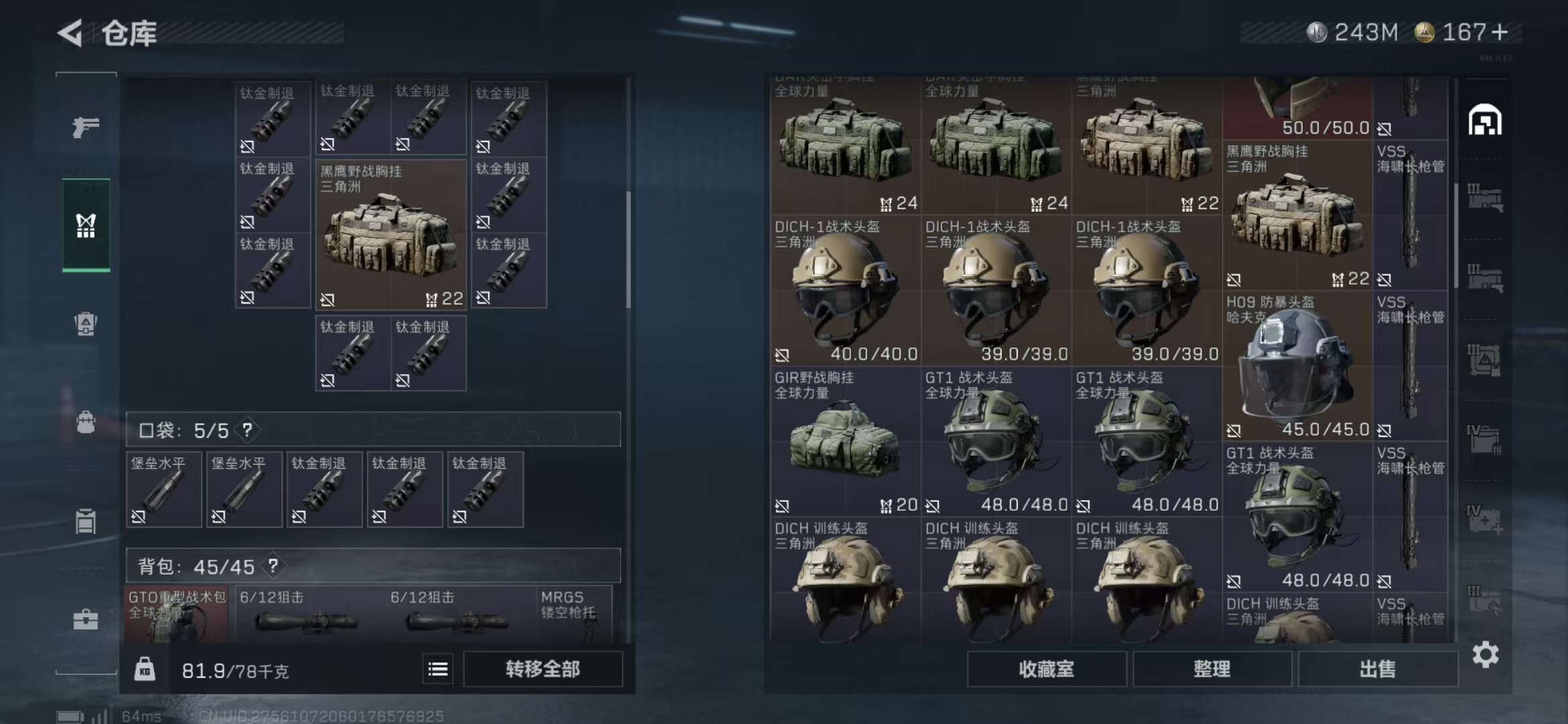Pick the GIR野战胸挂 chest rig
The height and width of the screenshot is (724, 1568).
click(x=844, y=442)
